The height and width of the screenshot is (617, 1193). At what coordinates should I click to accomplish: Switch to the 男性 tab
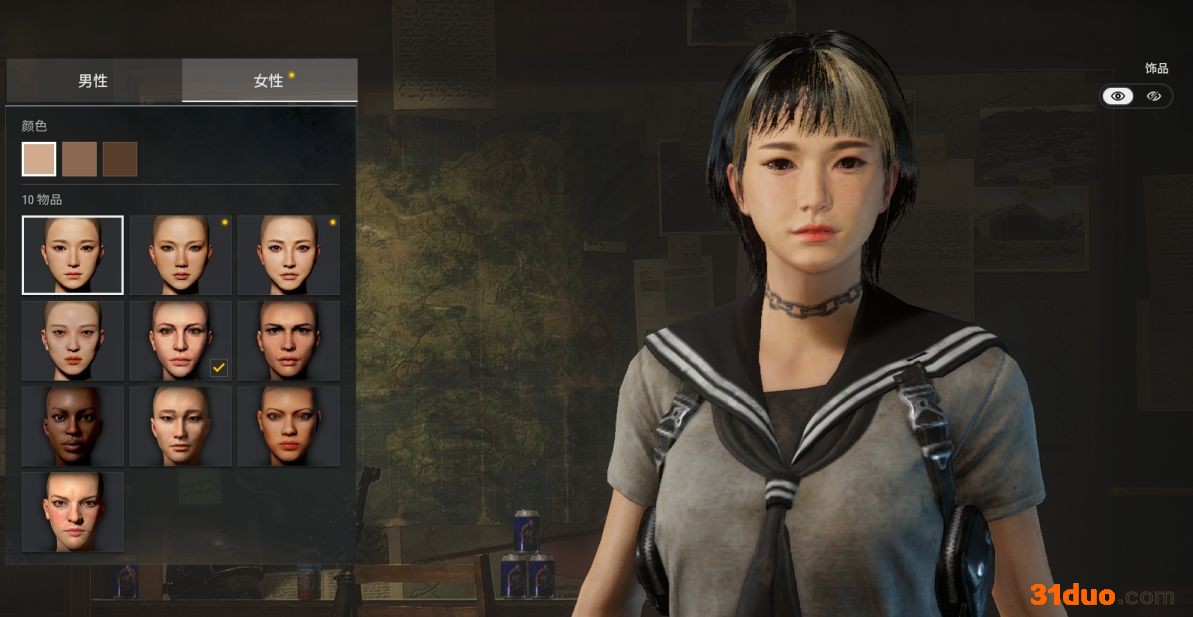(x=93, y=81)
